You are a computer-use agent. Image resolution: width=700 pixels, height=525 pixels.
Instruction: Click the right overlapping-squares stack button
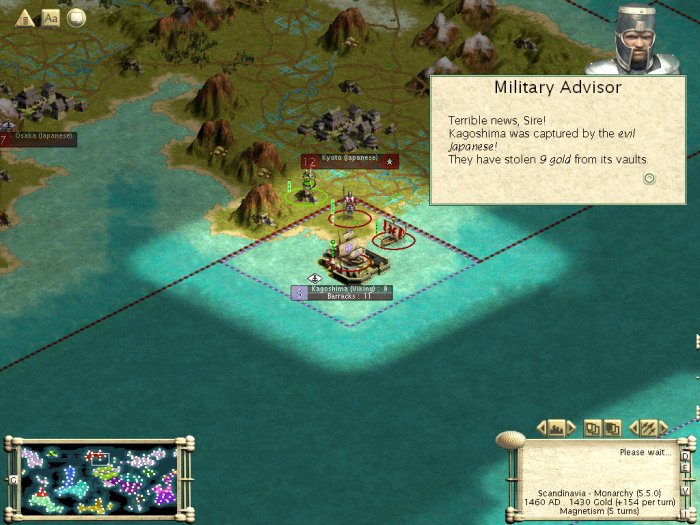point(612,428)
